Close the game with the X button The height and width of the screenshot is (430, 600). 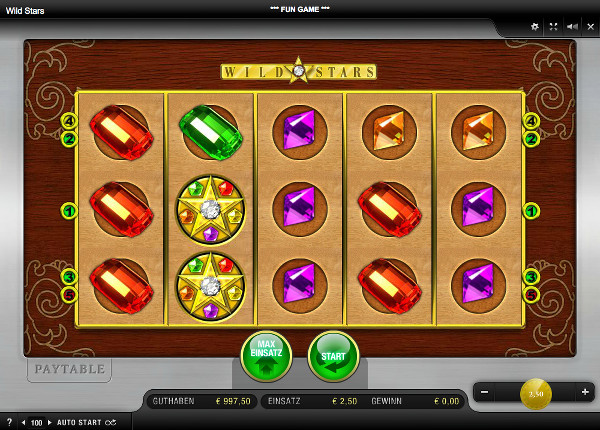pos(589,27)
